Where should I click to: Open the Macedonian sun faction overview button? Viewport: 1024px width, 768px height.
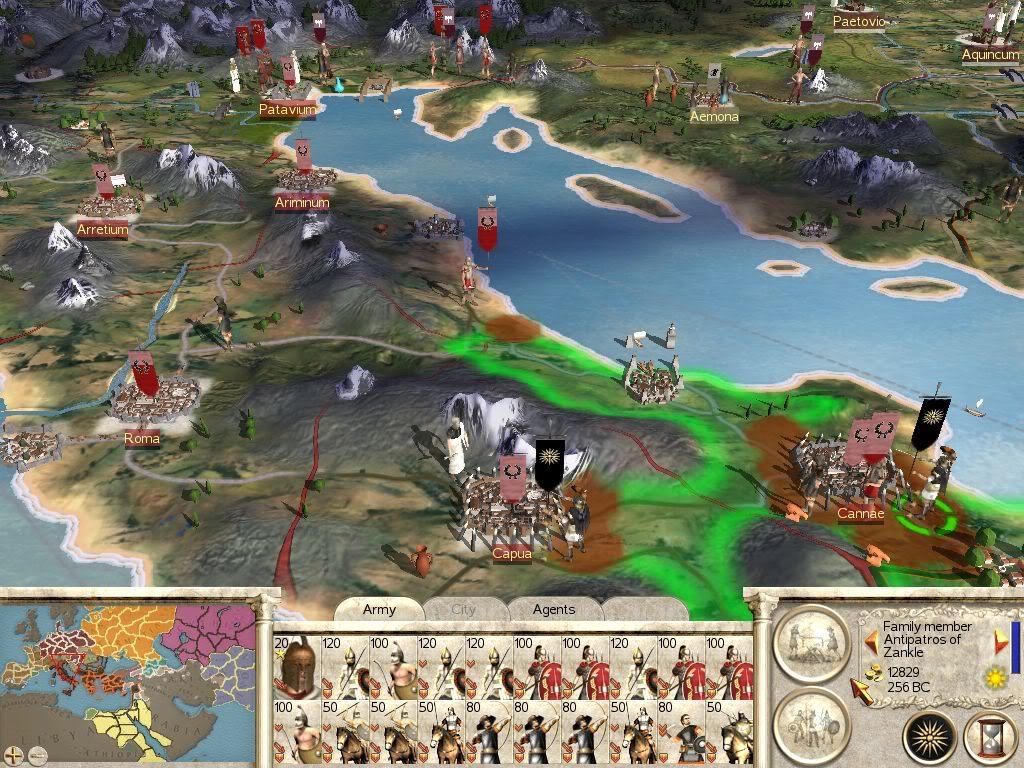[929, 739]
